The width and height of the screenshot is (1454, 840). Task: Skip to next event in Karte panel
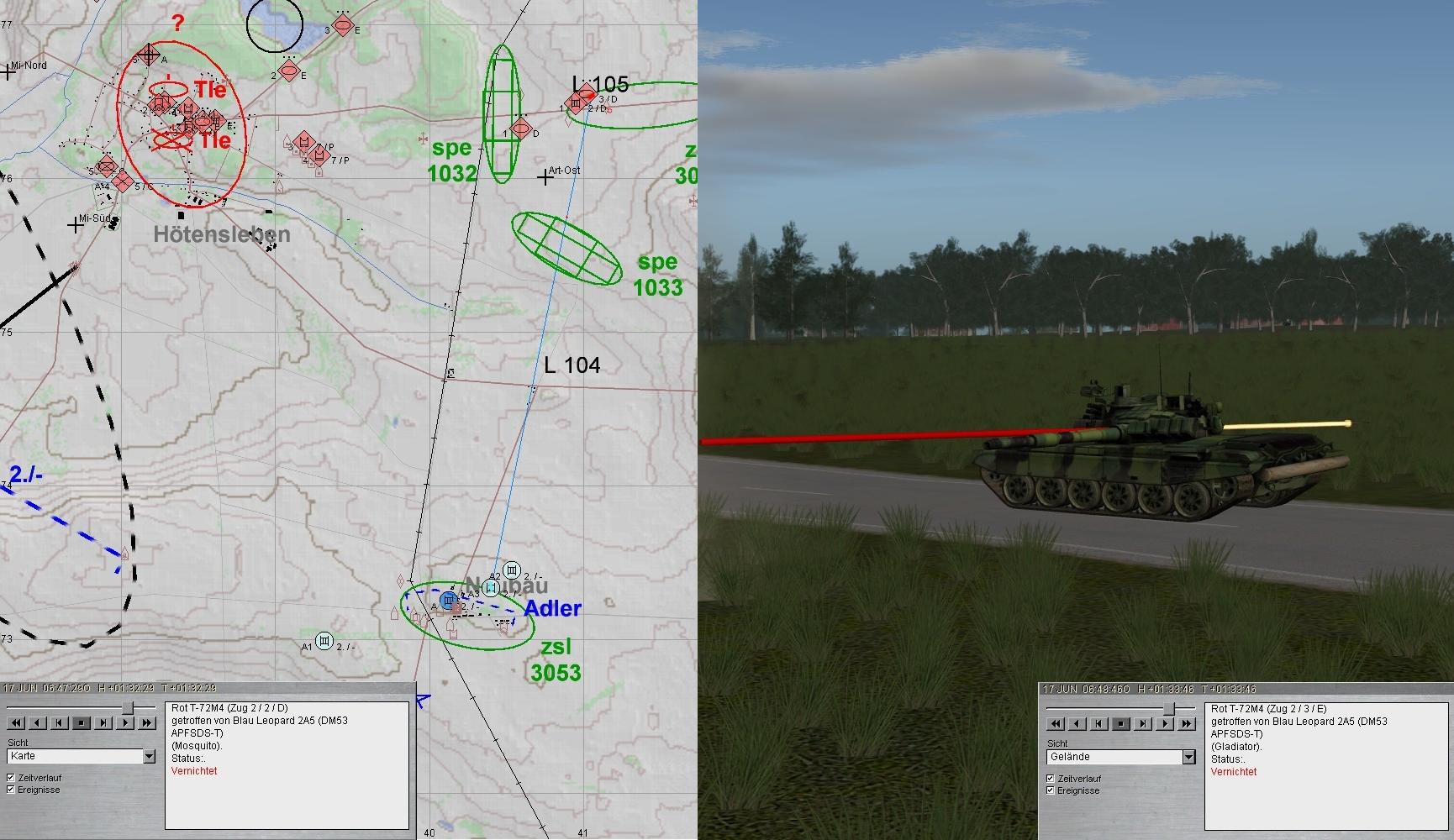click(x=103, y=722)
